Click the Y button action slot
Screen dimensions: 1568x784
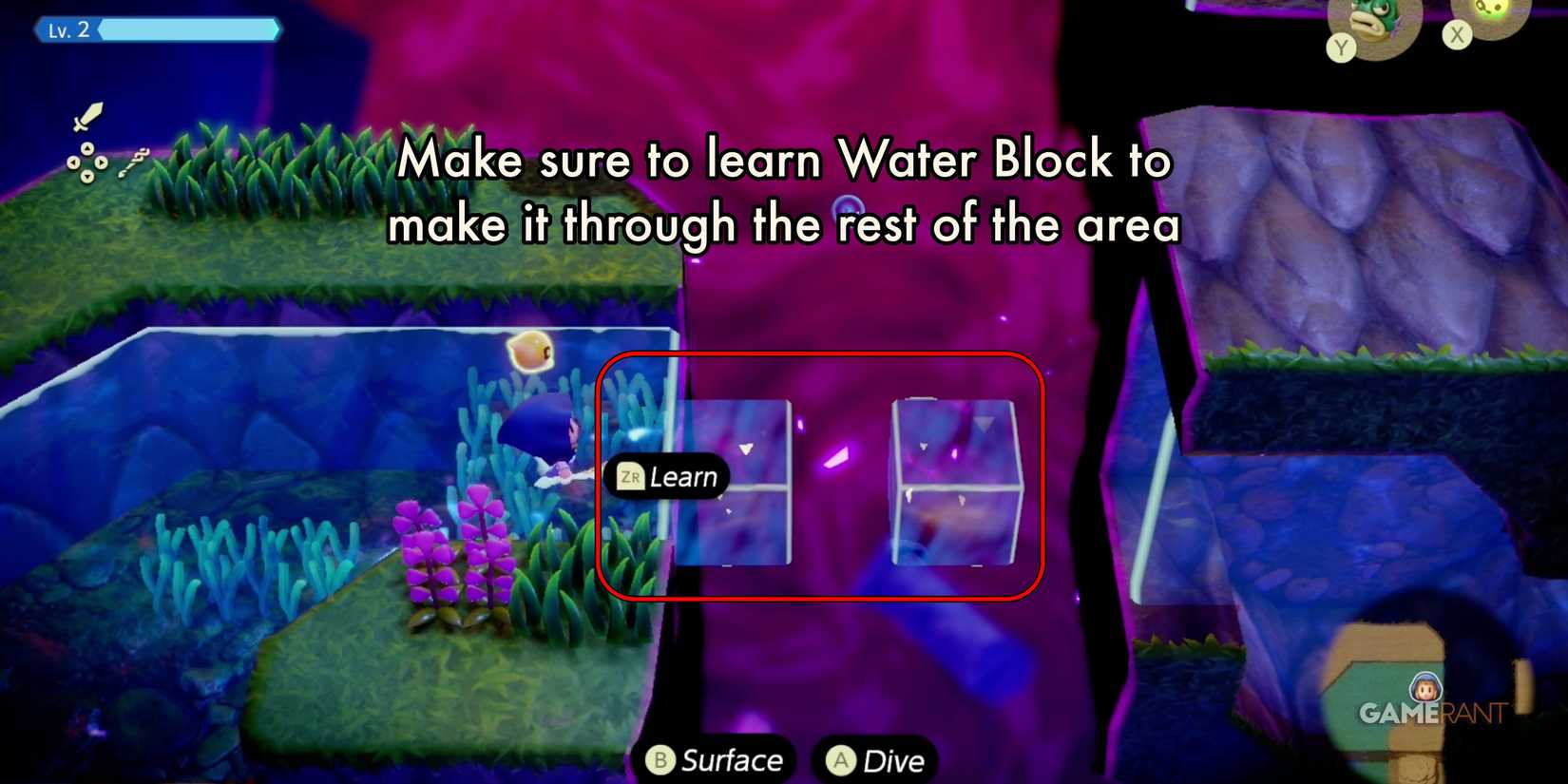pos(1342,49)
